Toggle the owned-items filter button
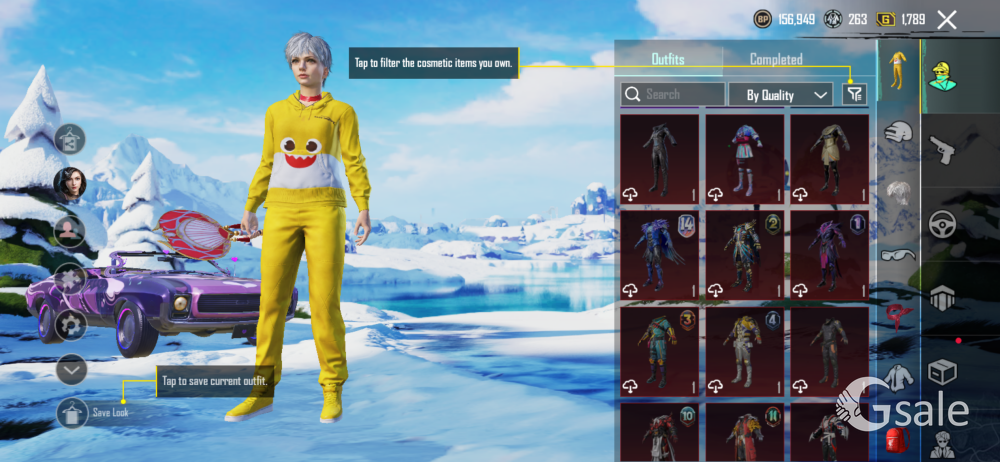1000x462 pixels. point(853,94)
